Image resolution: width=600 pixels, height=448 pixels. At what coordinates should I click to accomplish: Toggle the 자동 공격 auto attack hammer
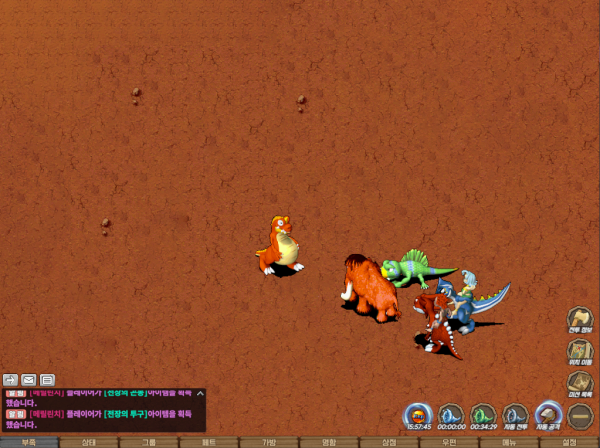tap(548, 414)
